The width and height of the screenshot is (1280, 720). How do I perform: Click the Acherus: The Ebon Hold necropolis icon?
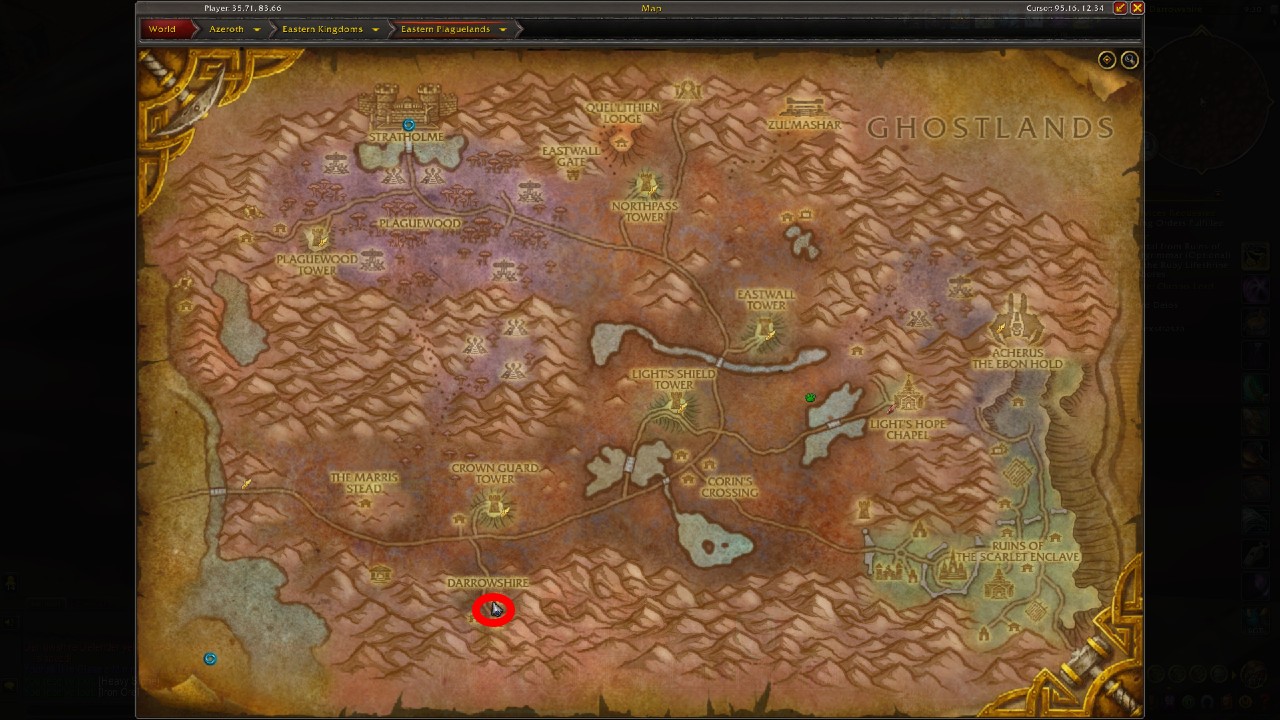1018,320
